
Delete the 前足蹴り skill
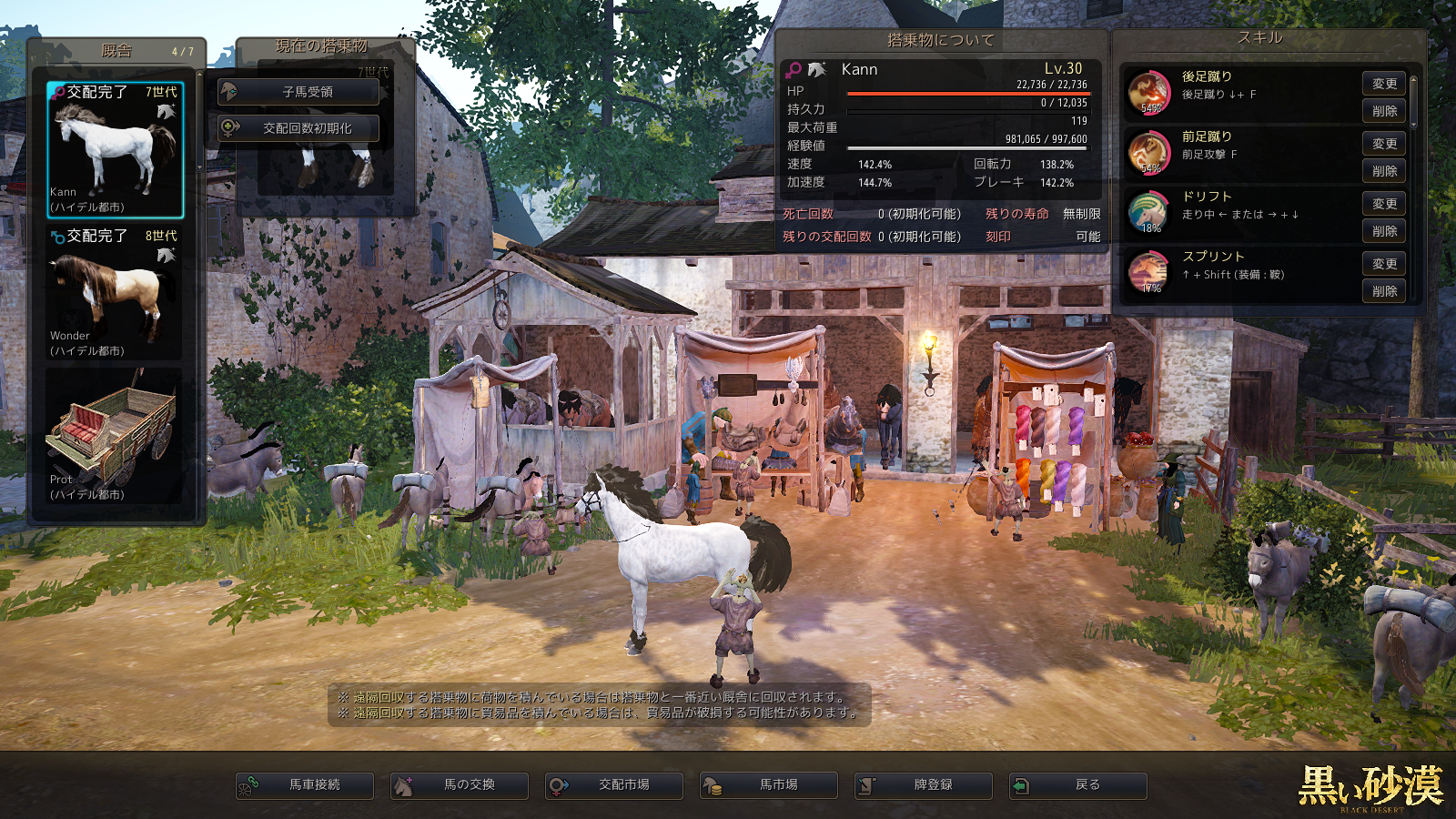pyautogui.click(x=1383, y=171)
